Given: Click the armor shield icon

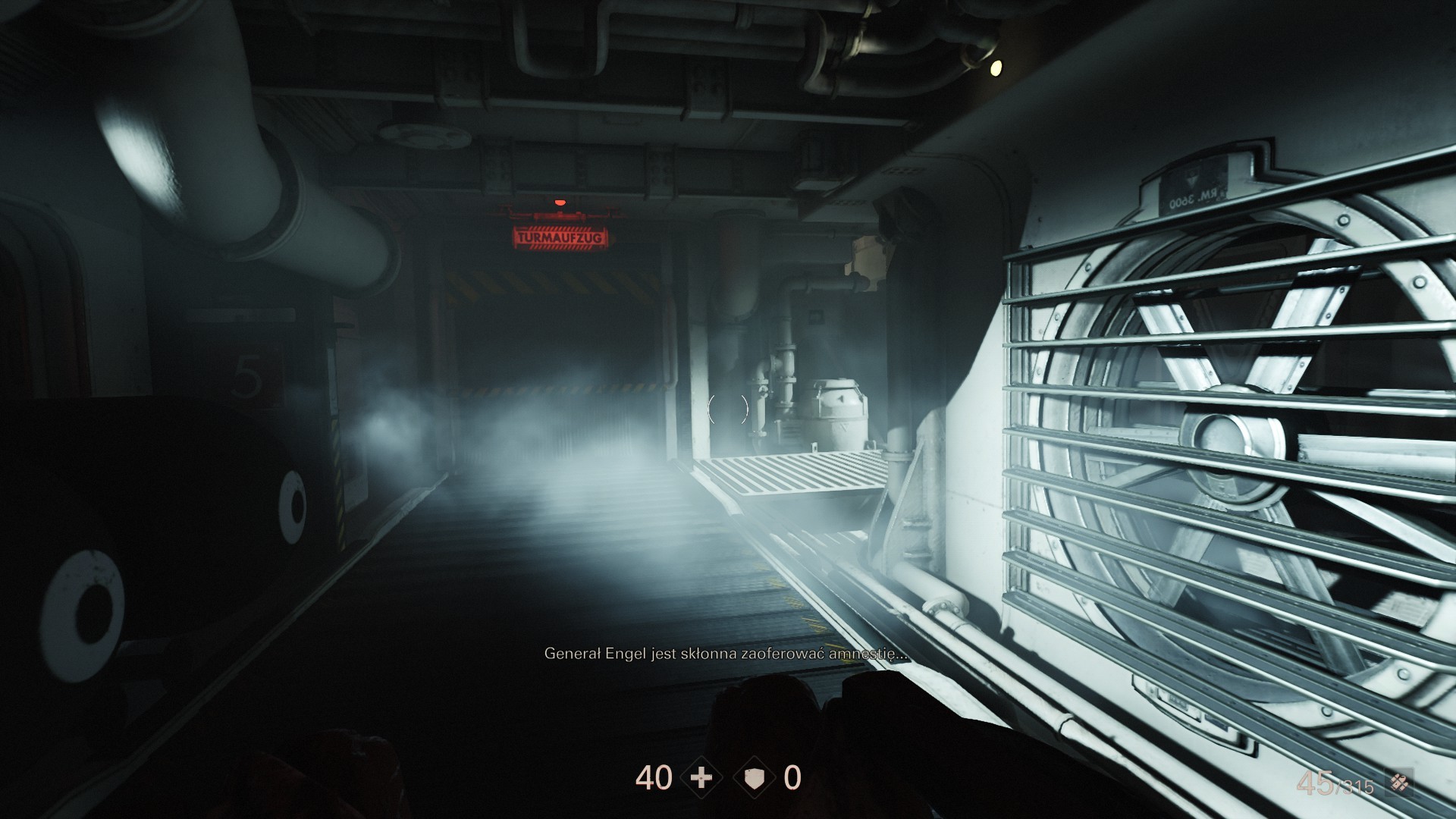Looking at the screenshot, I should 755,779.
